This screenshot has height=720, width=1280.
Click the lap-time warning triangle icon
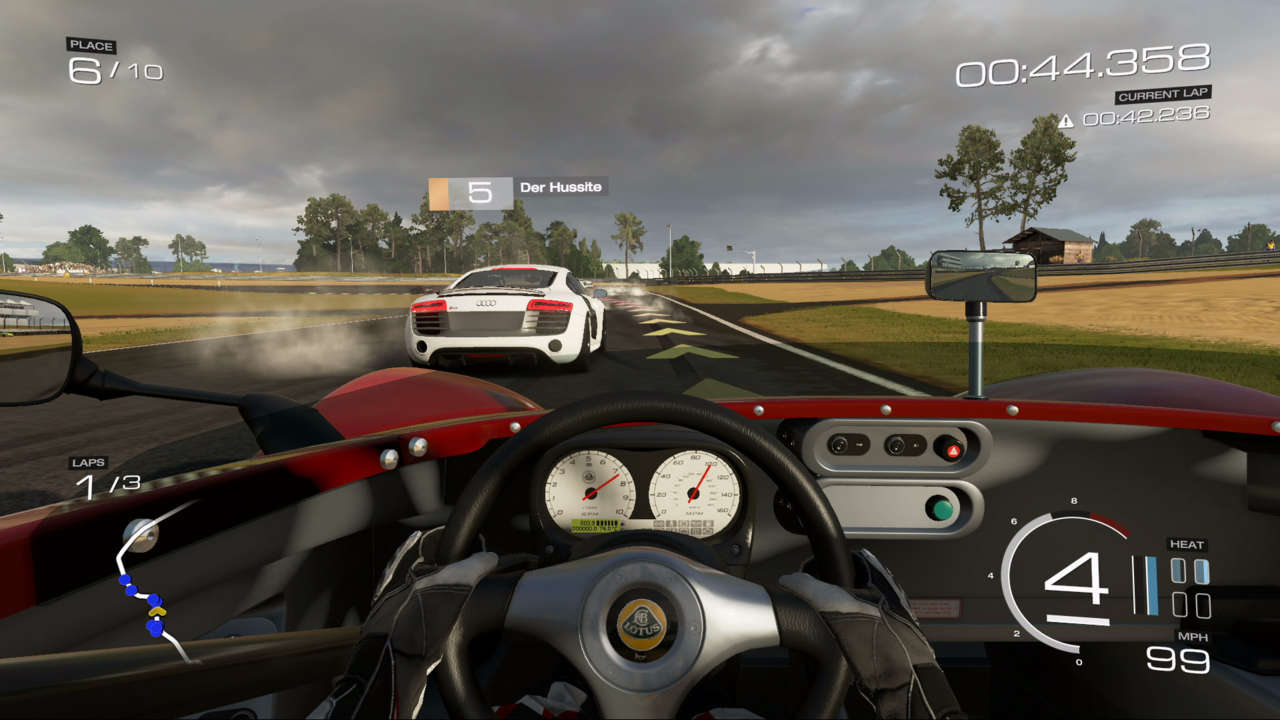1066,121
